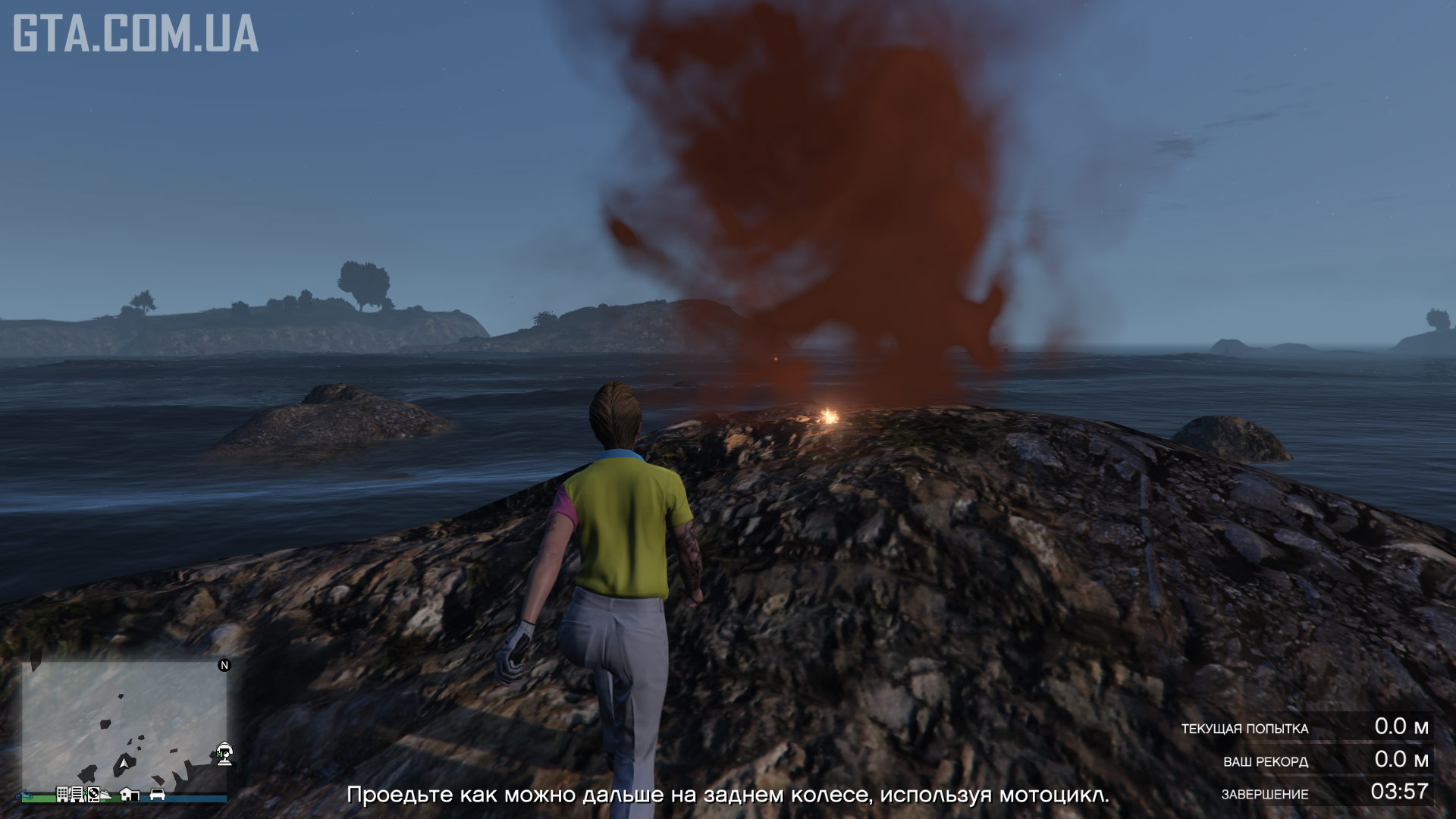
Task: Click the satellite dish facility blip
Action: pos(225,754)
